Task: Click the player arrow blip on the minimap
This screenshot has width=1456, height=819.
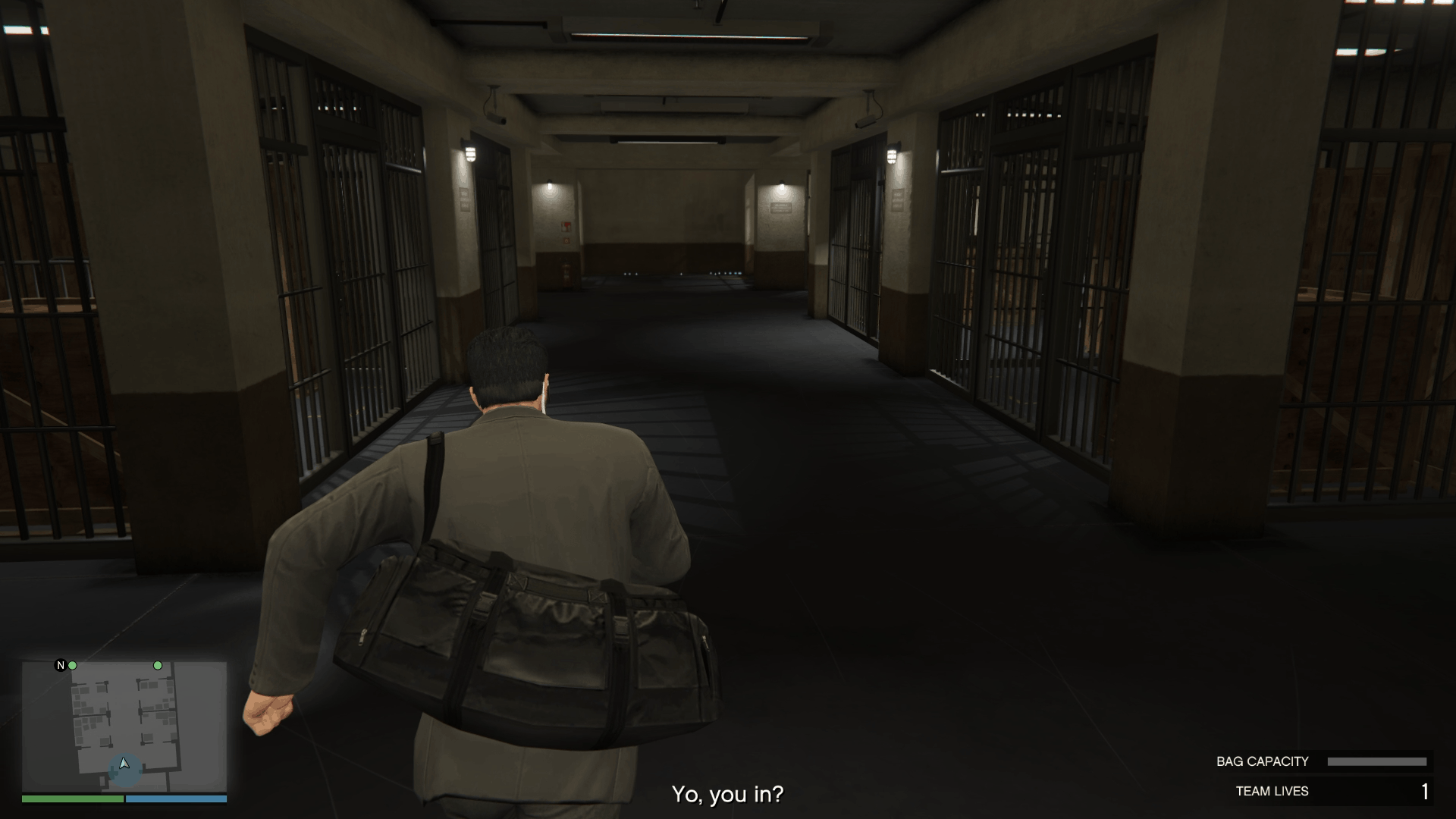Action: click(x=124, y=763)
